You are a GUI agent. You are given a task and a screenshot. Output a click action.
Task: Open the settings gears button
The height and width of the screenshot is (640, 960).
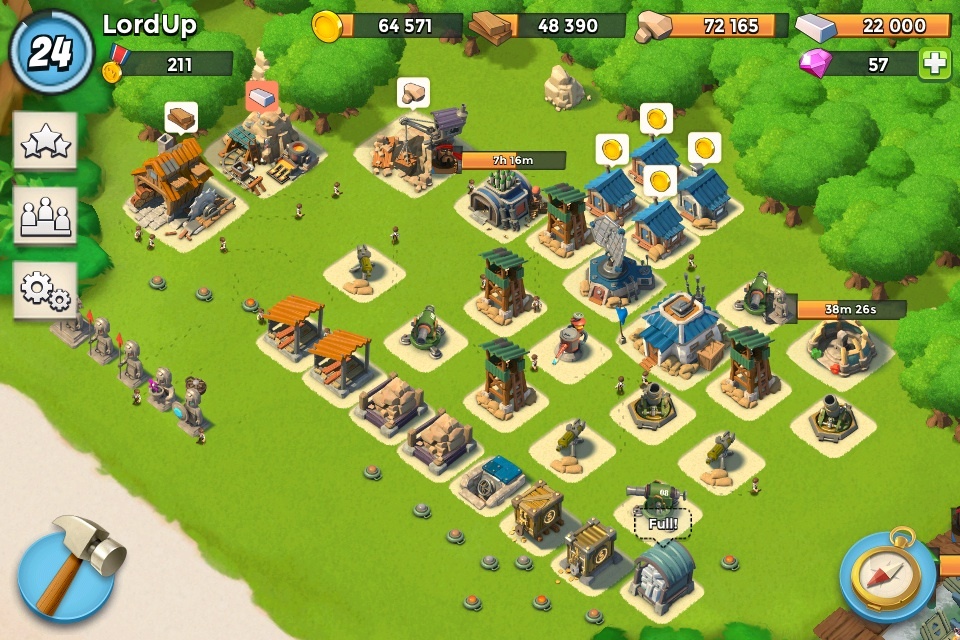pyautogui.click(x=45, y=289)
